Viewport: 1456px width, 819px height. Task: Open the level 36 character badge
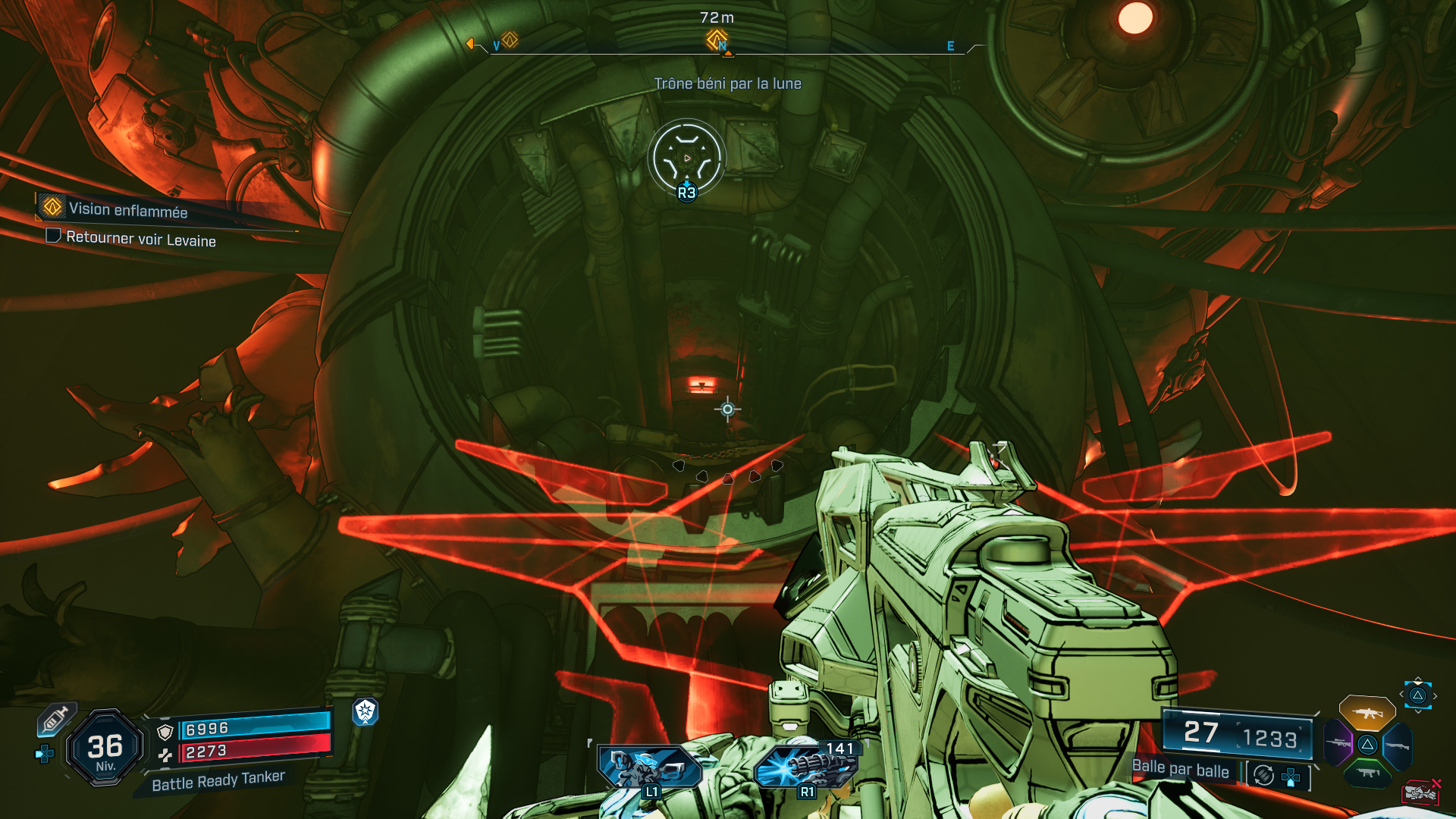point(105,748)
